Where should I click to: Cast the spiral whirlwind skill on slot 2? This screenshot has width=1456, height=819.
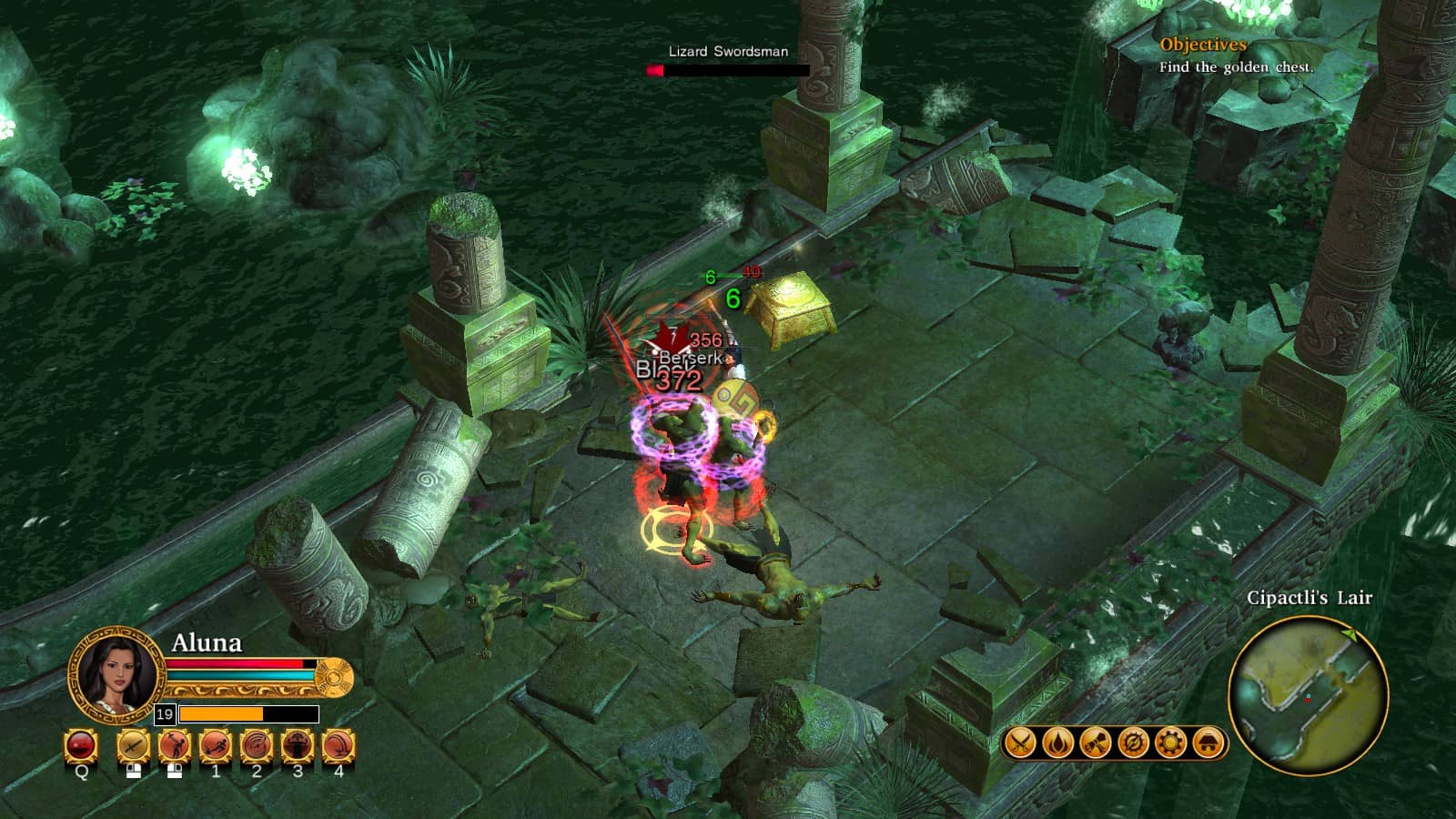(257, 746)
